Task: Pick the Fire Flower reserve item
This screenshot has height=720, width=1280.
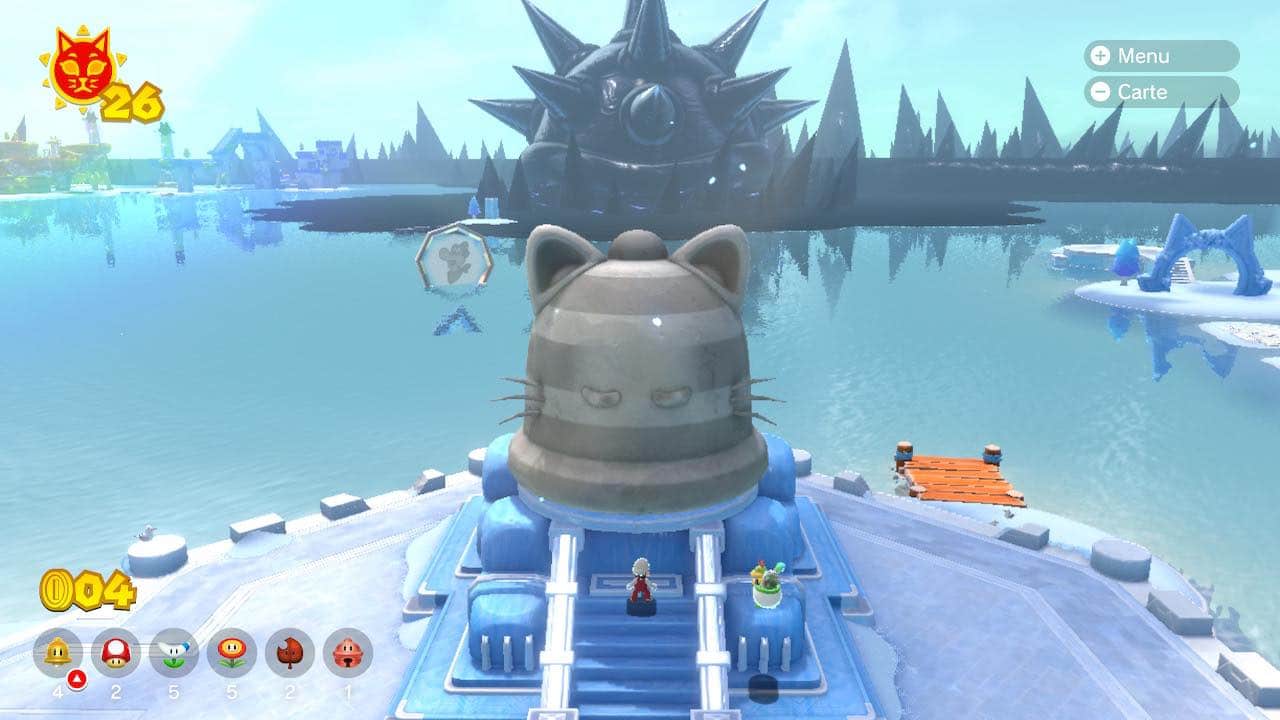Action: click(232, 653)
